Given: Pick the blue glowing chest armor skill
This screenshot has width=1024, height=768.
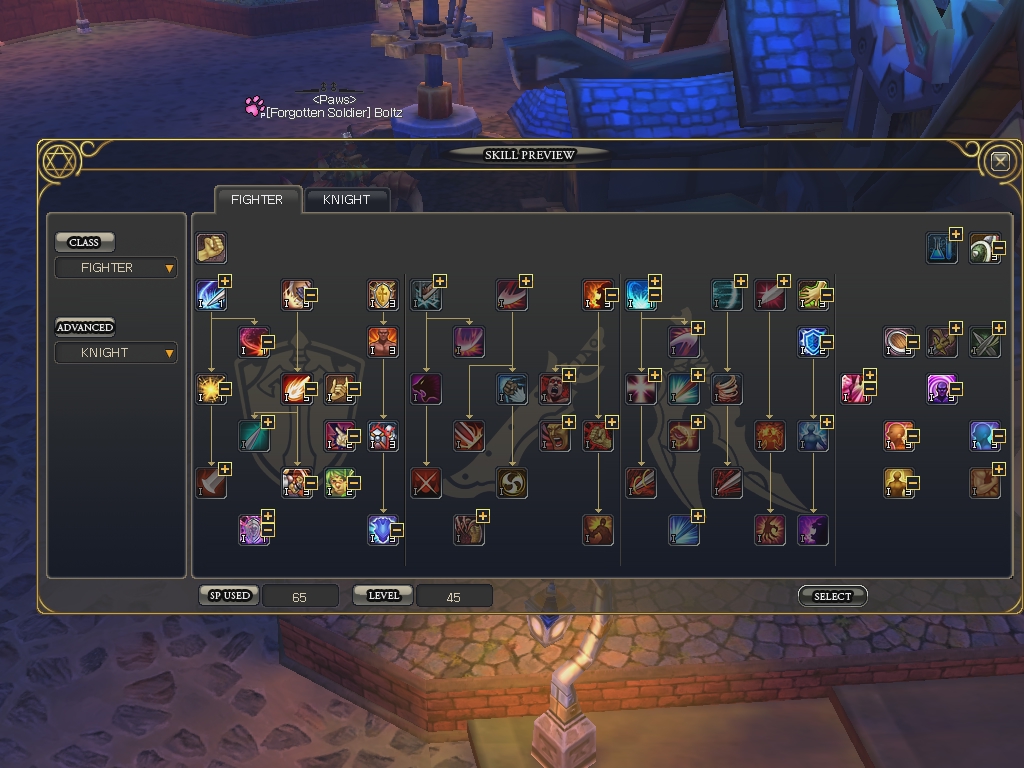Looking at the screenshot, I should [x=812, y=436].
